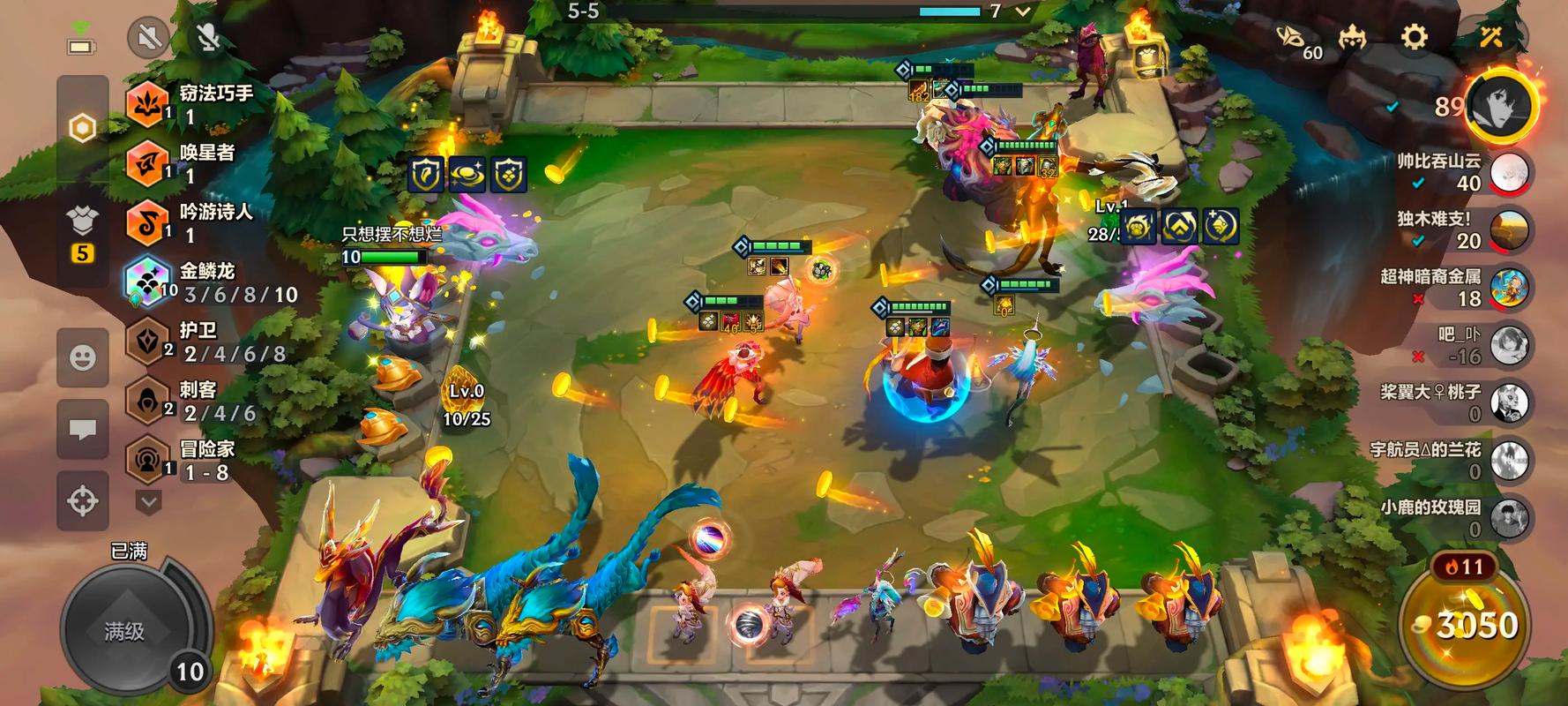Toggle the muted microphone icon
Image resolution: width=1568 pixels, height=706 pixels.
[208, 38]
